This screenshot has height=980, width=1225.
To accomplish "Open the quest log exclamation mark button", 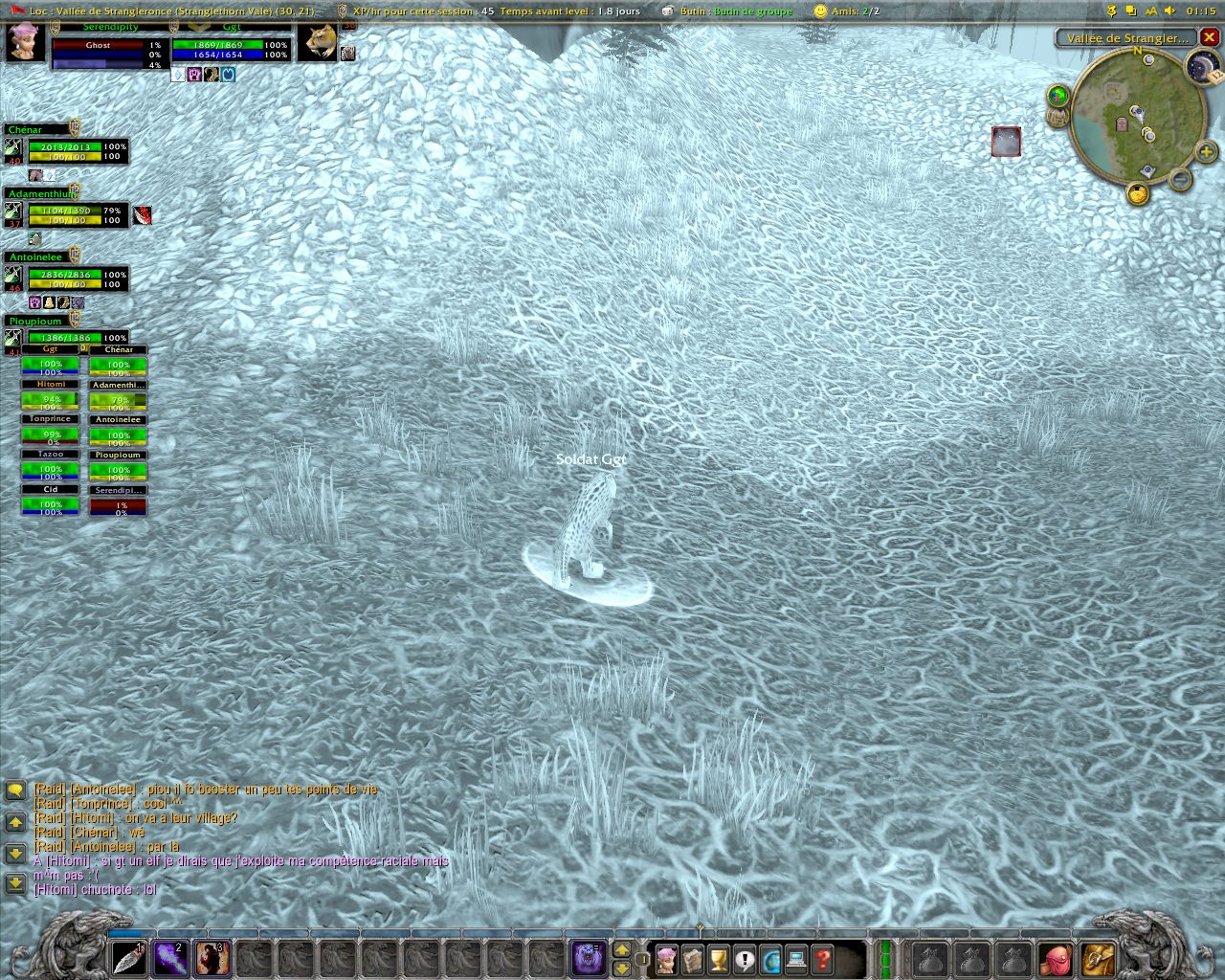I will (745, 959).
